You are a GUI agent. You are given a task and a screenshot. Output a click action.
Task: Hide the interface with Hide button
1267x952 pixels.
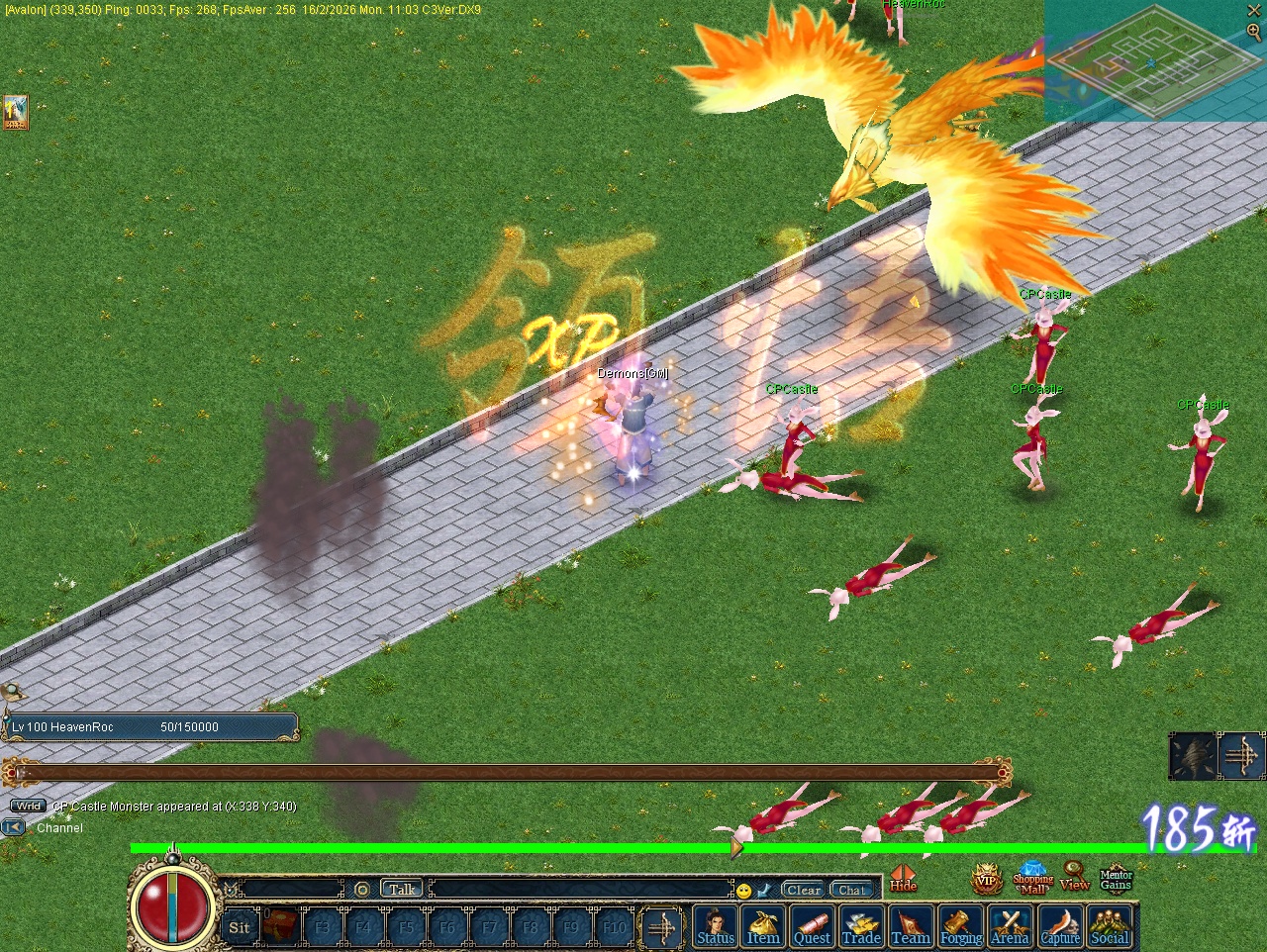(x=903, y=879)
